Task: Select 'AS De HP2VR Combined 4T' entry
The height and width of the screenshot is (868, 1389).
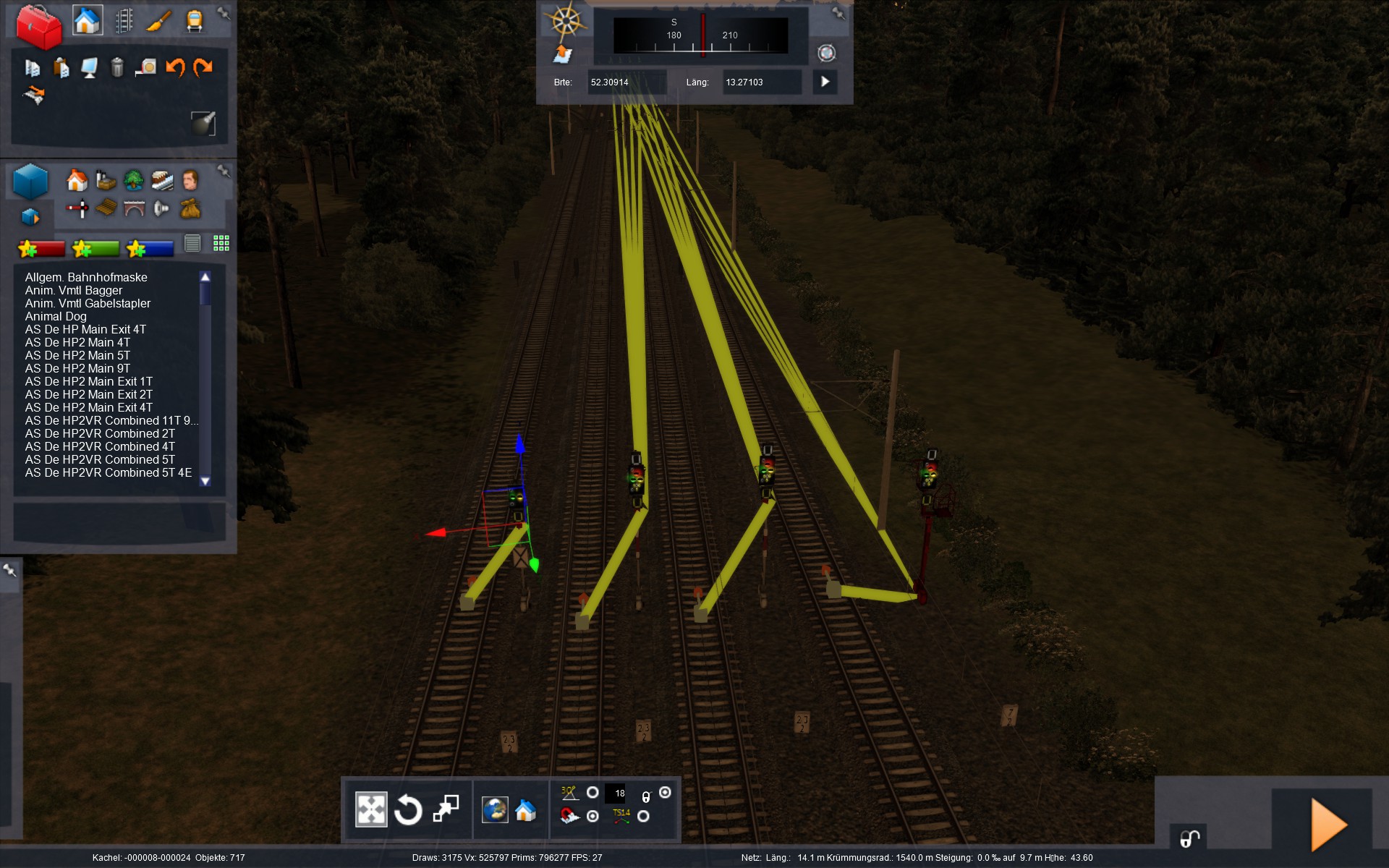Action: pyautogui.click(x=100, y=446)
